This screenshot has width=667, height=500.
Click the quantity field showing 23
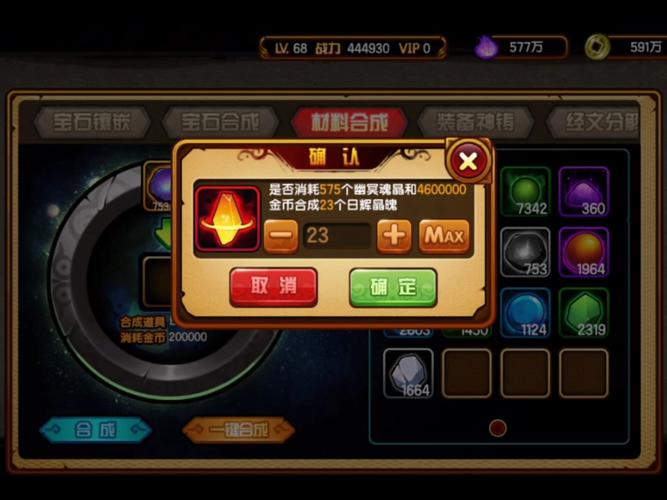337,236
